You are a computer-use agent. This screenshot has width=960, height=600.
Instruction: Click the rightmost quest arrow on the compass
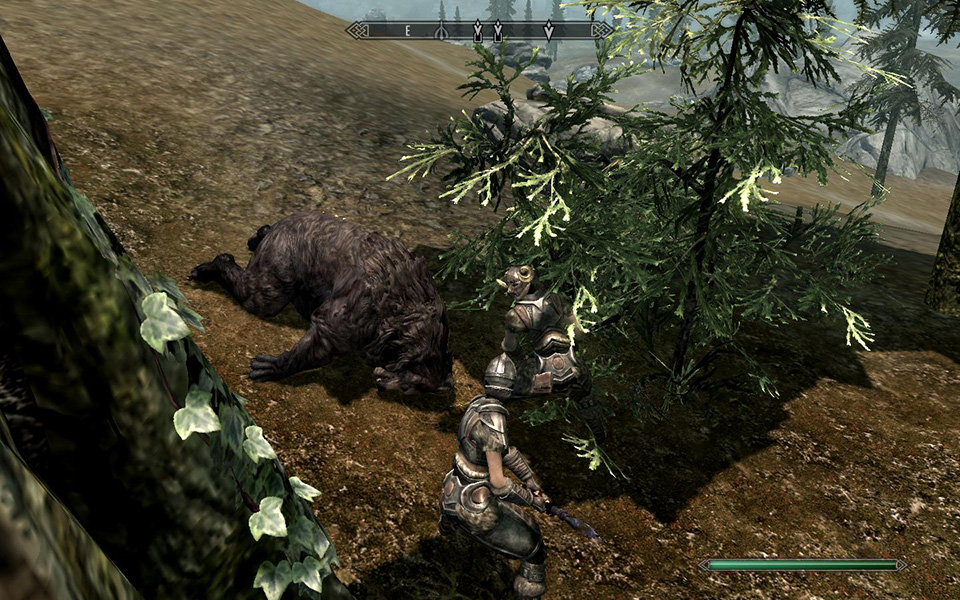click(548, 31)
